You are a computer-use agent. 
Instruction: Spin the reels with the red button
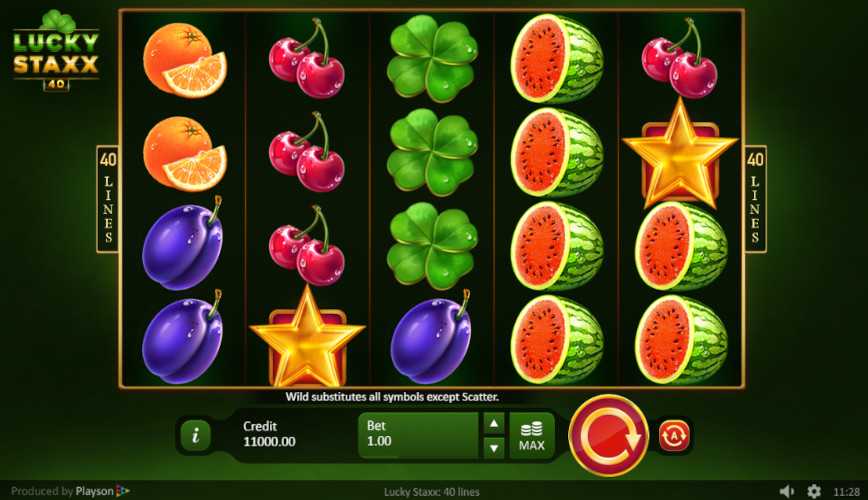click(x=608, y=435)
